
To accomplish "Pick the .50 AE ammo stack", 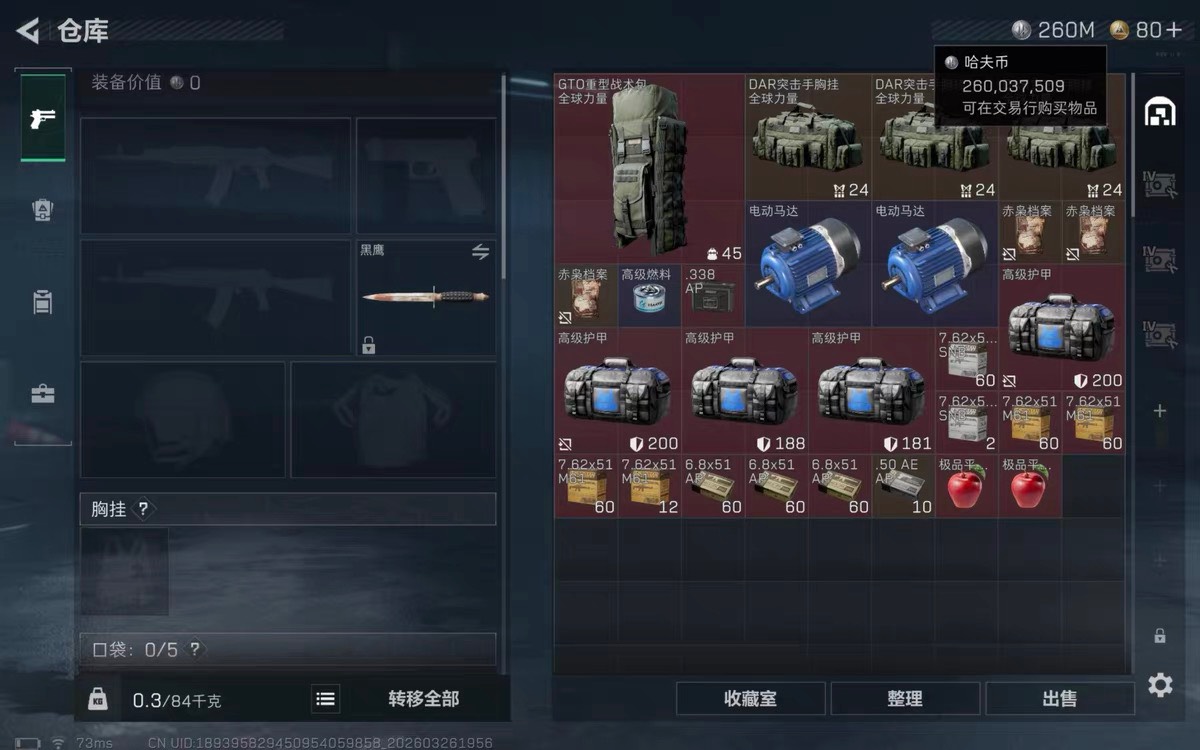I will pyautogui.click(x=904, y=486).
